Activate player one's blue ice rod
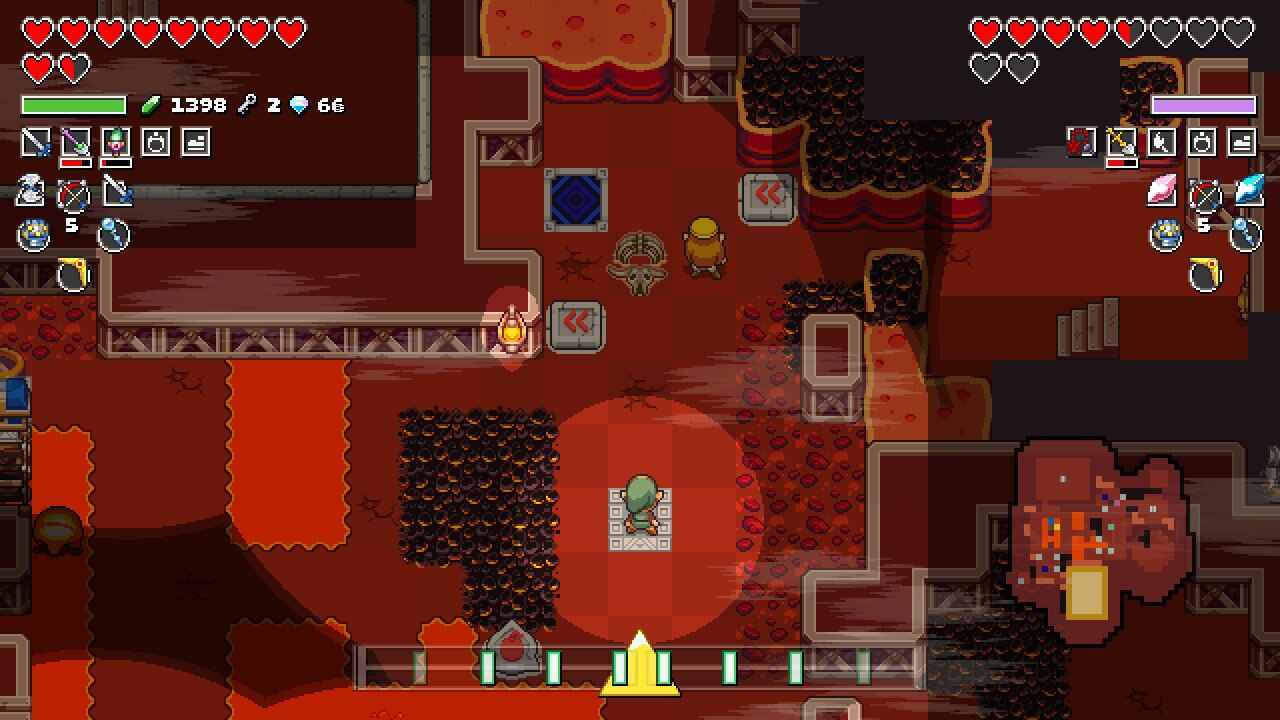The image size is (1280, 720). pyautogui.click(x=113, y=236)
